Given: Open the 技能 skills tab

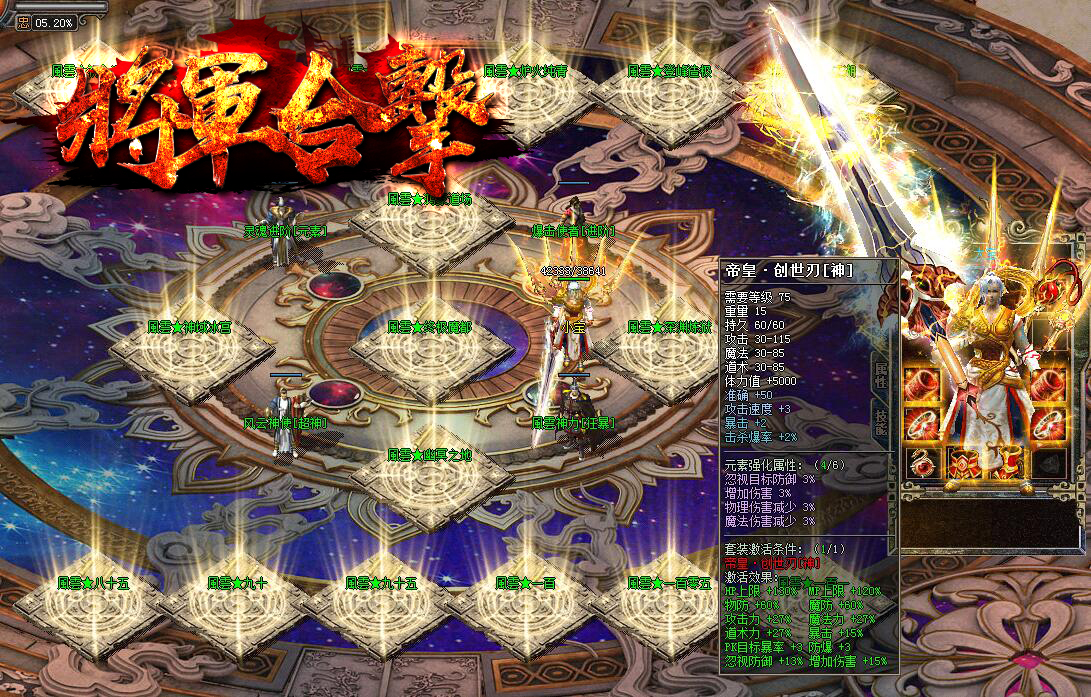Looking at the screenshot, I should click(x=881, y=422).
